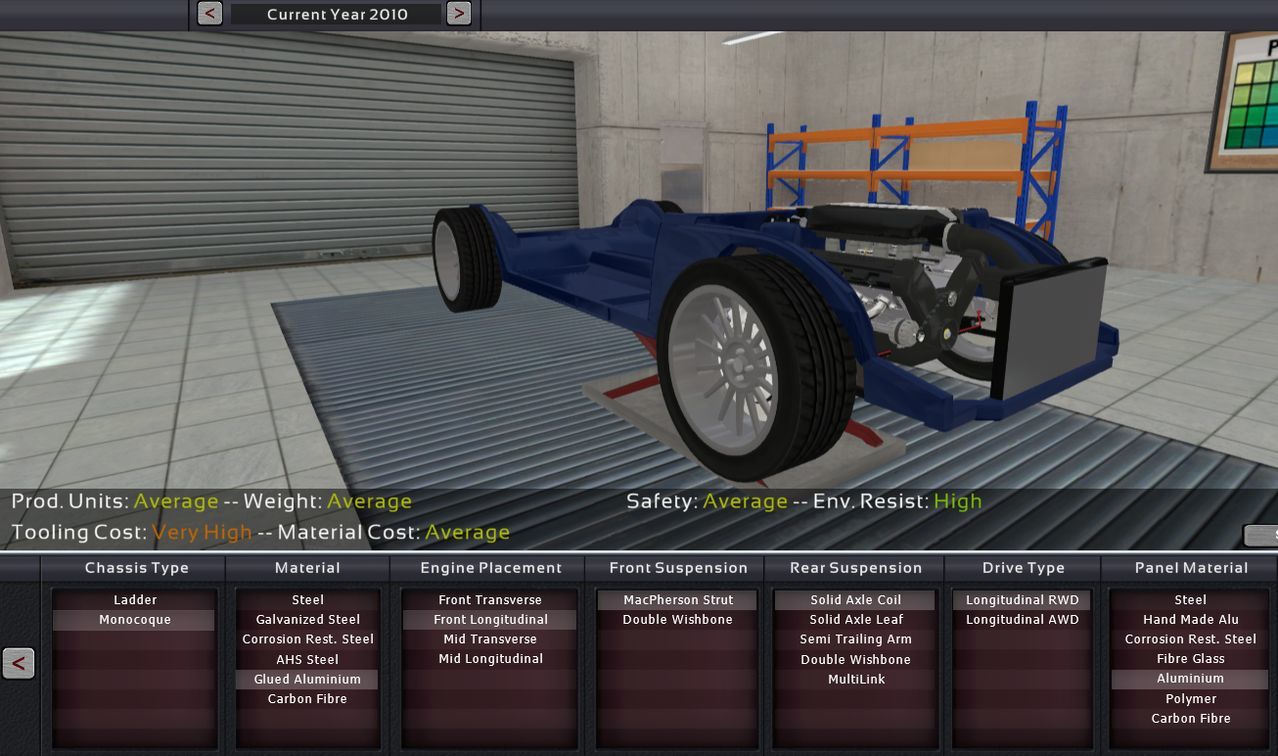This screenshot has width=1278, height=756.
Task: Choose Monocoque chassis type
Action: (135, 620)
